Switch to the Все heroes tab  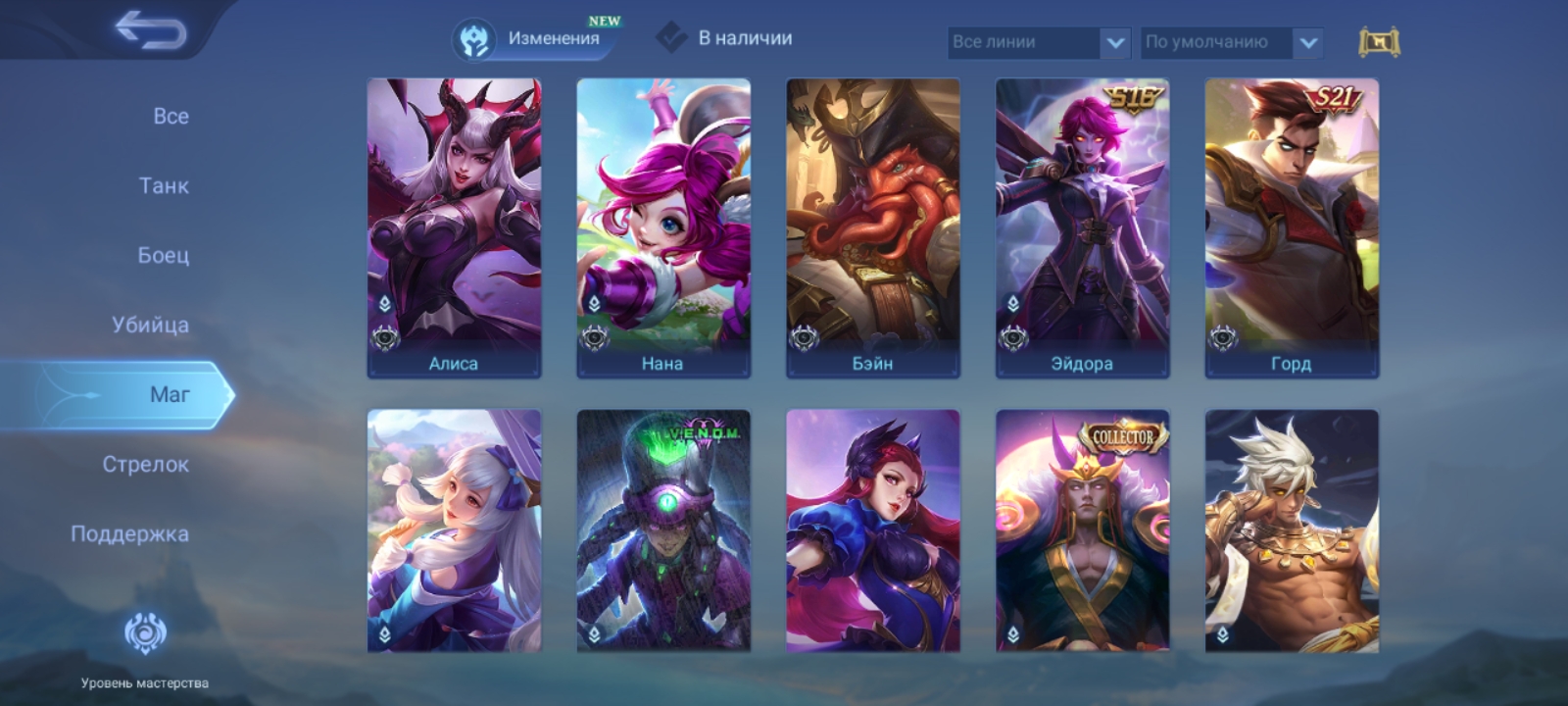[171, 116]
